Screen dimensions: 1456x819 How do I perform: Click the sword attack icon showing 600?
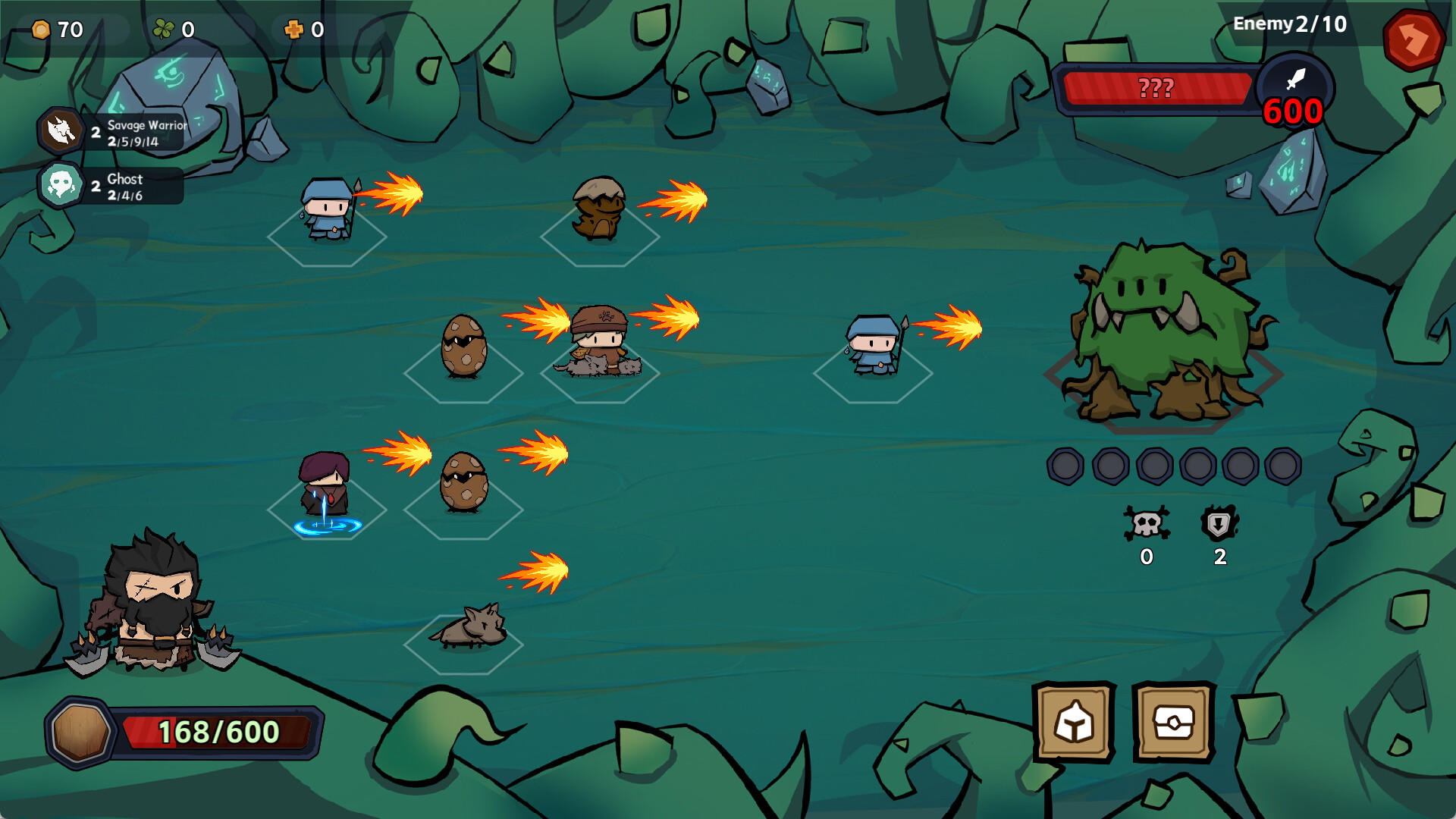(x=1294, y=87)
